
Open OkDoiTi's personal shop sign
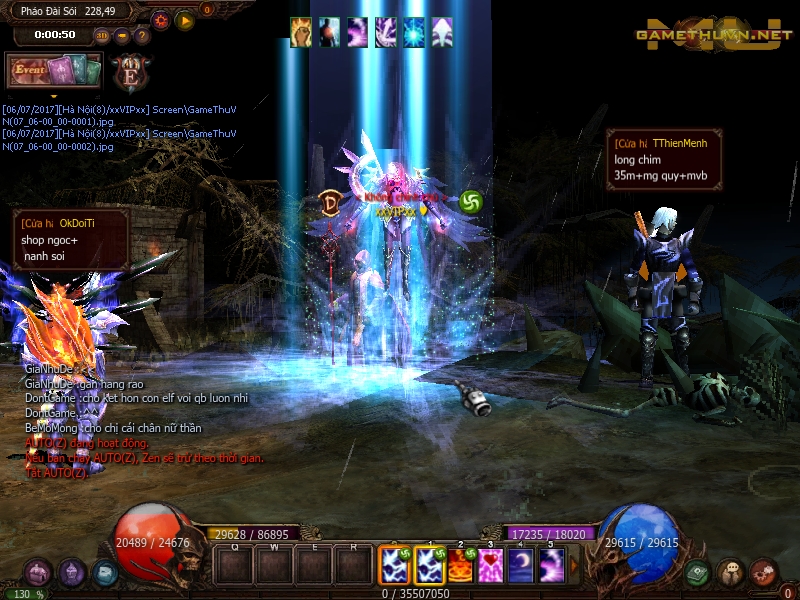pyautogui.click(x=70, y=240)
